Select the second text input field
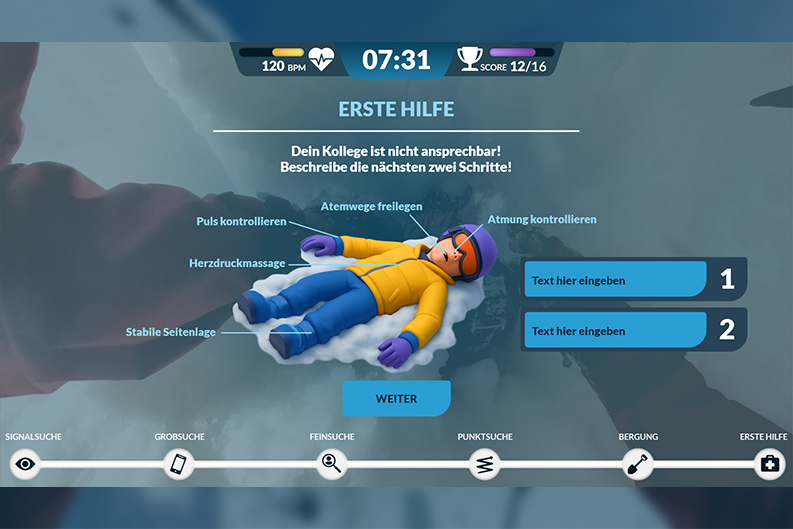Viewport: 793px width, 529px height. [x=615, y=330]
